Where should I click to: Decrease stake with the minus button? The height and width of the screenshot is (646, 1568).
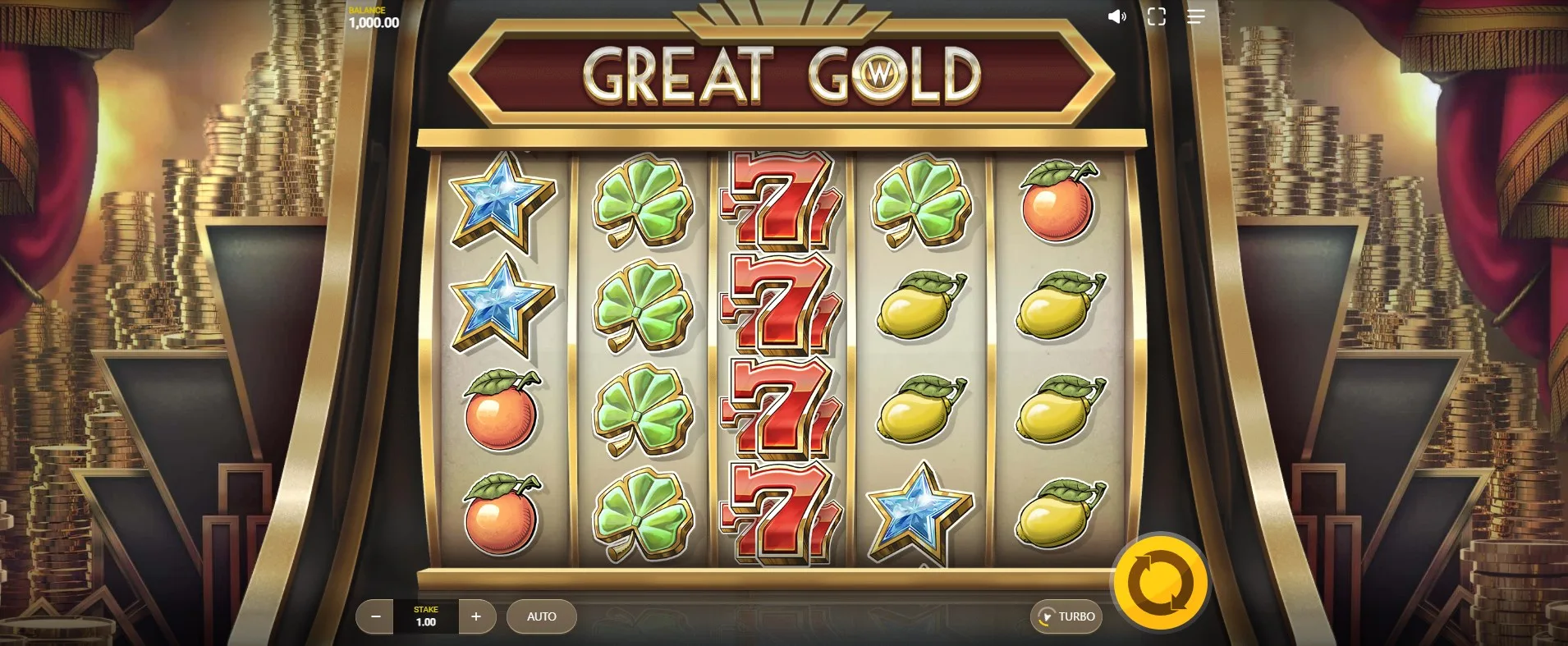pos(376,616)
